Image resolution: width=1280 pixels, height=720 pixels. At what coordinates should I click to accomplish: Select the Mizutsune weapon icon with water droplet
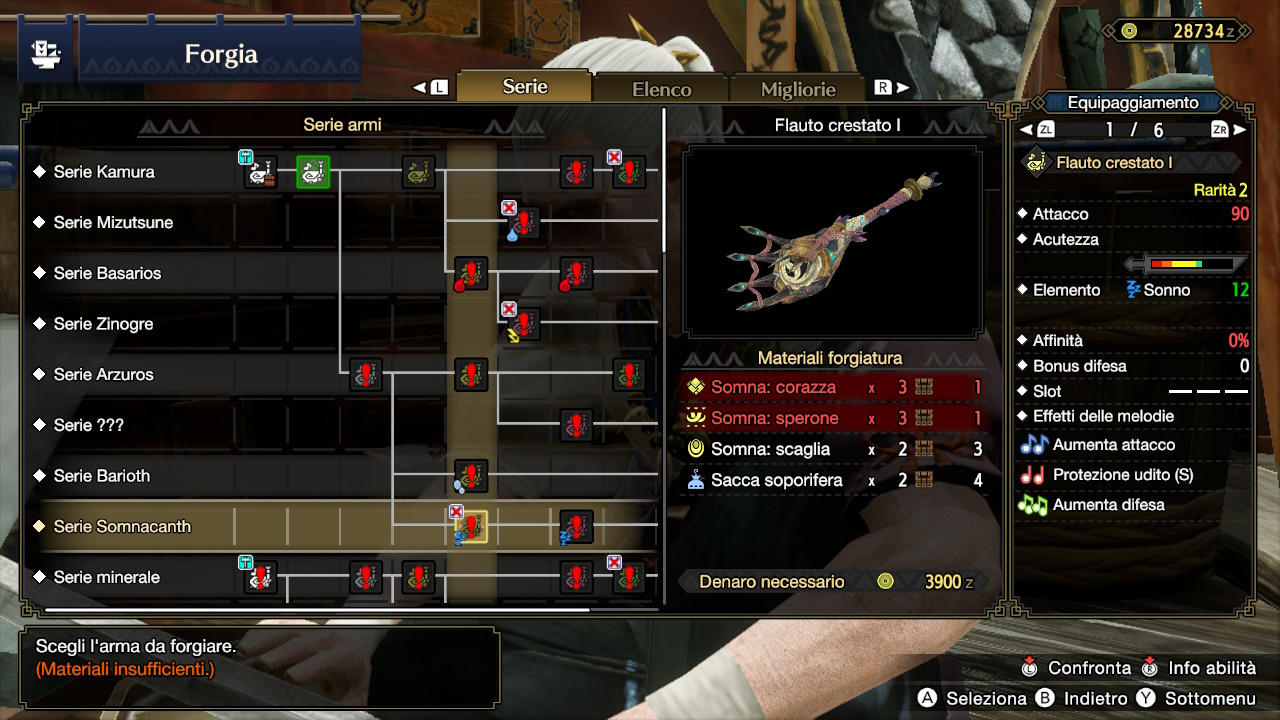(x=523, y=222)
